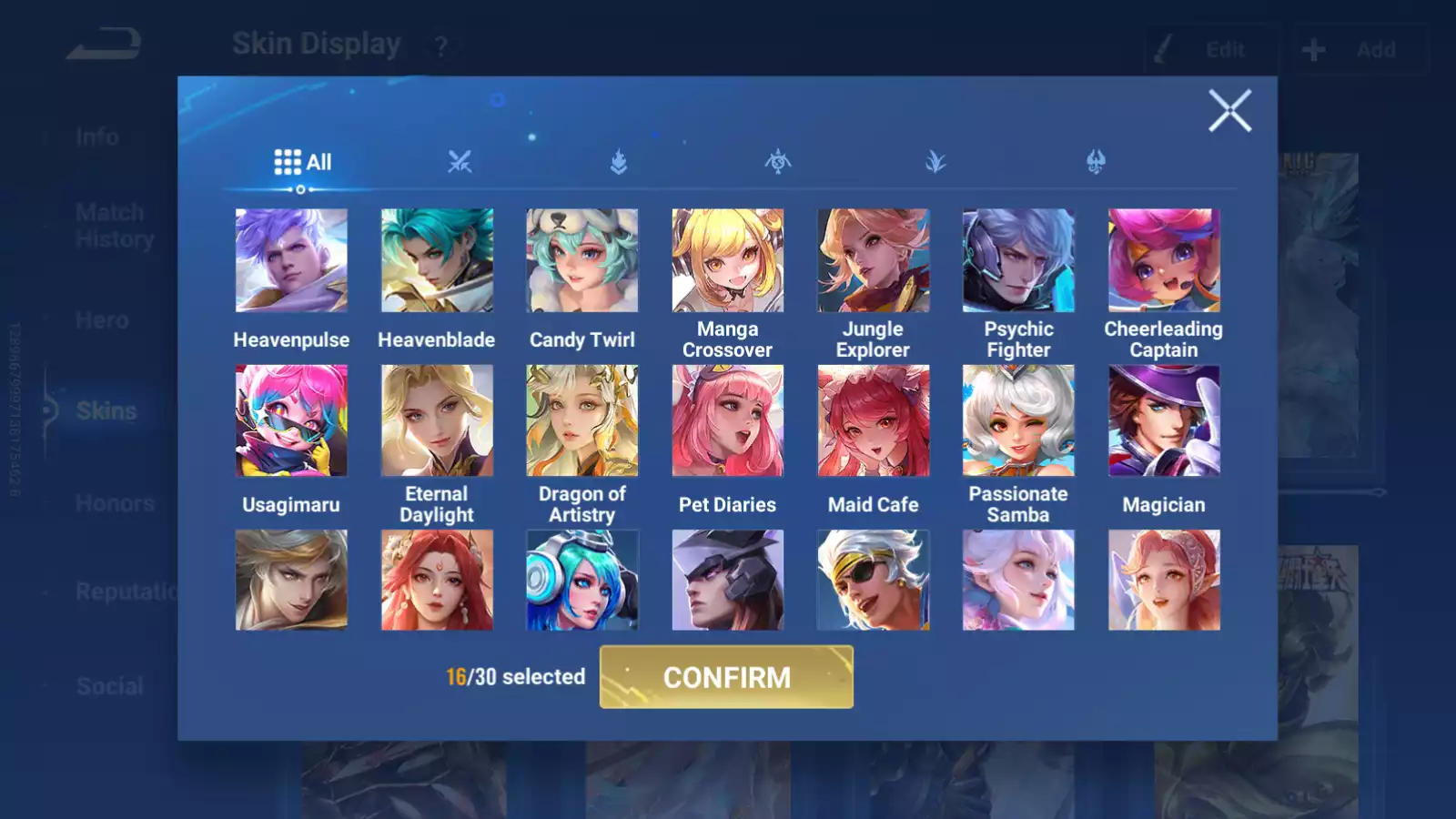The height and width of the screenshot is (819, 1456).
Task: Open the crossed swords role filter
Action: tap(460, 162)
